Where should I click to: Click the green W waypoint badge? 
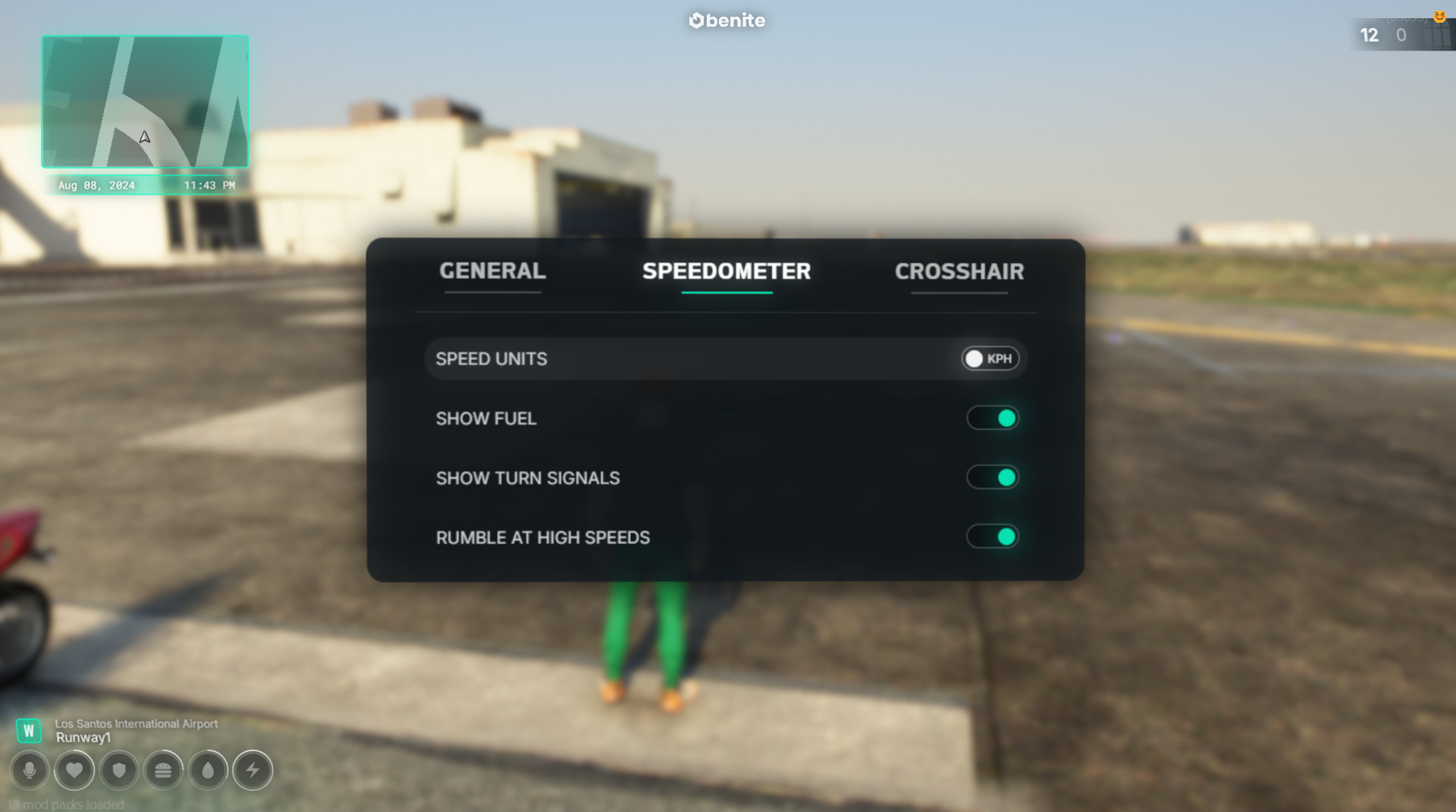pos(30,730)
